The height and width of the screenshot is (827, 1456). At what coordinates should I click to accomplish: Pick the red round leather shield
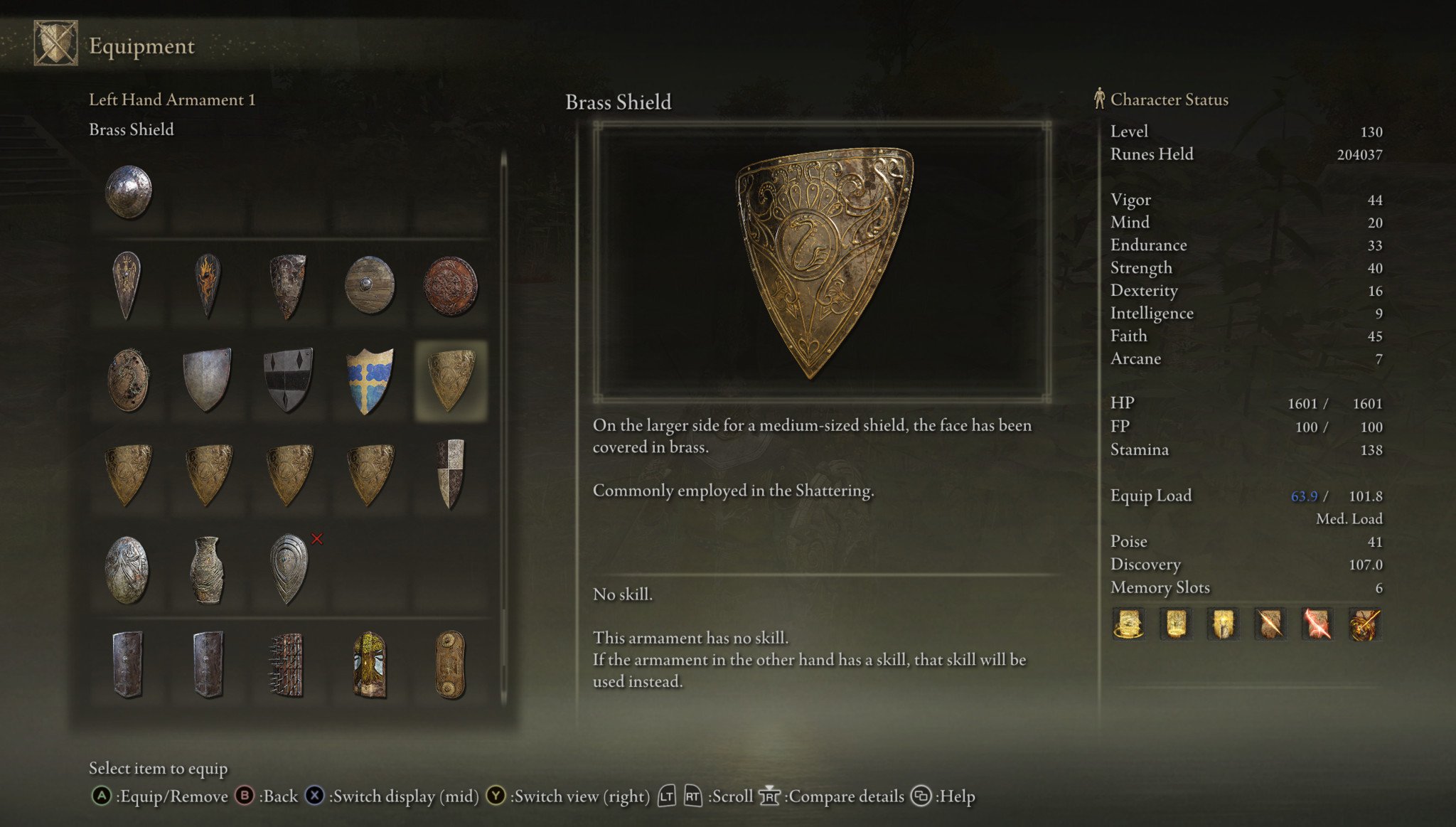pos(450,285)
